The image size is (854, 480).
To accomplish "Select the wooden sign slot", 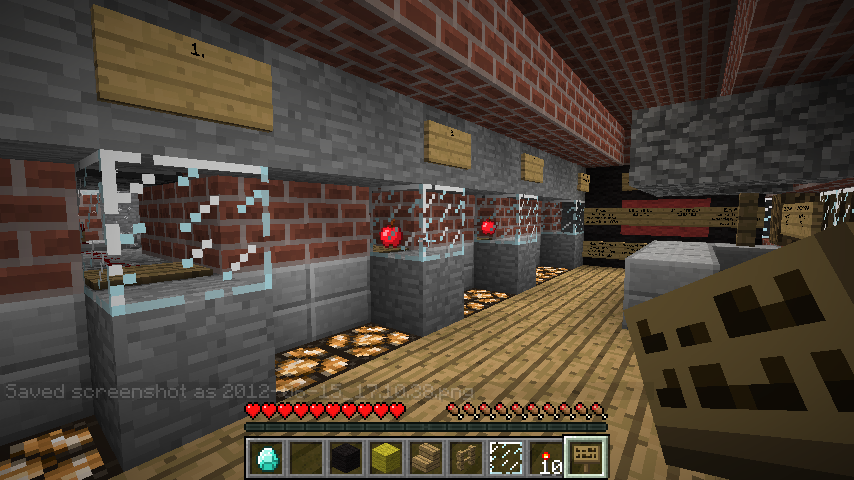I will pyautogui.click(x=585, y=458).
